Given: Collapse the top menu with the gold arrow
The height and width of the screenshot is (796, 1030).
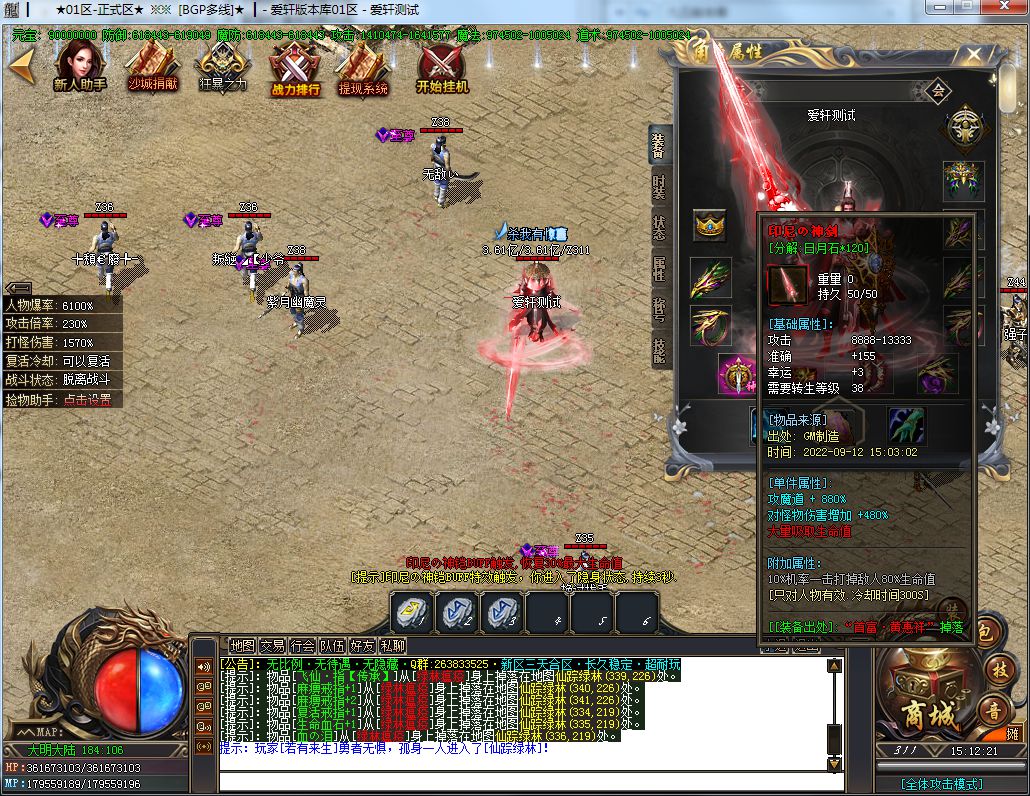Looking at the screenshot, I should 20,66.
